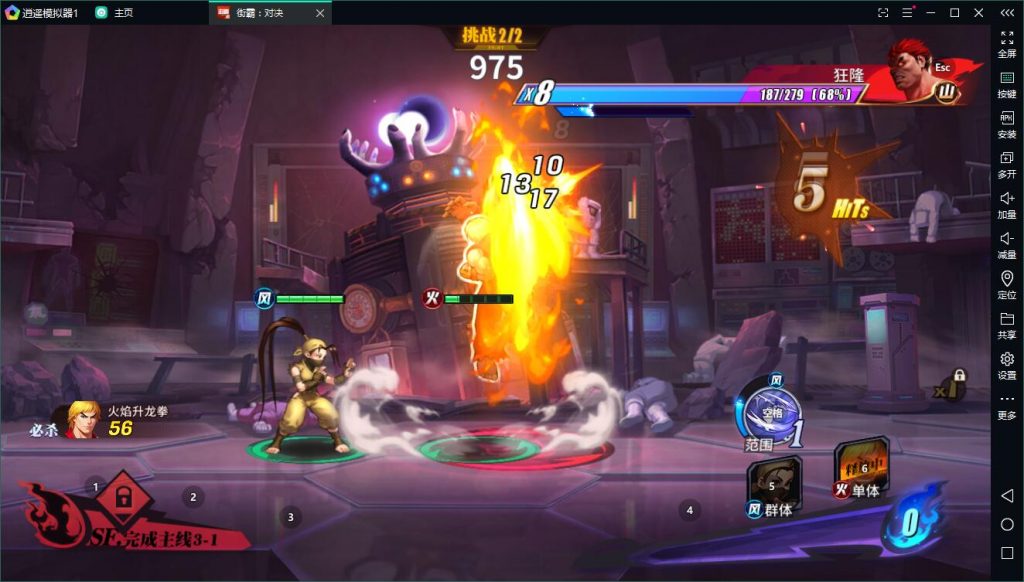Open the 安装 APK install tool
This screenshot has height=582, width=1024.
pos(1007,124)
